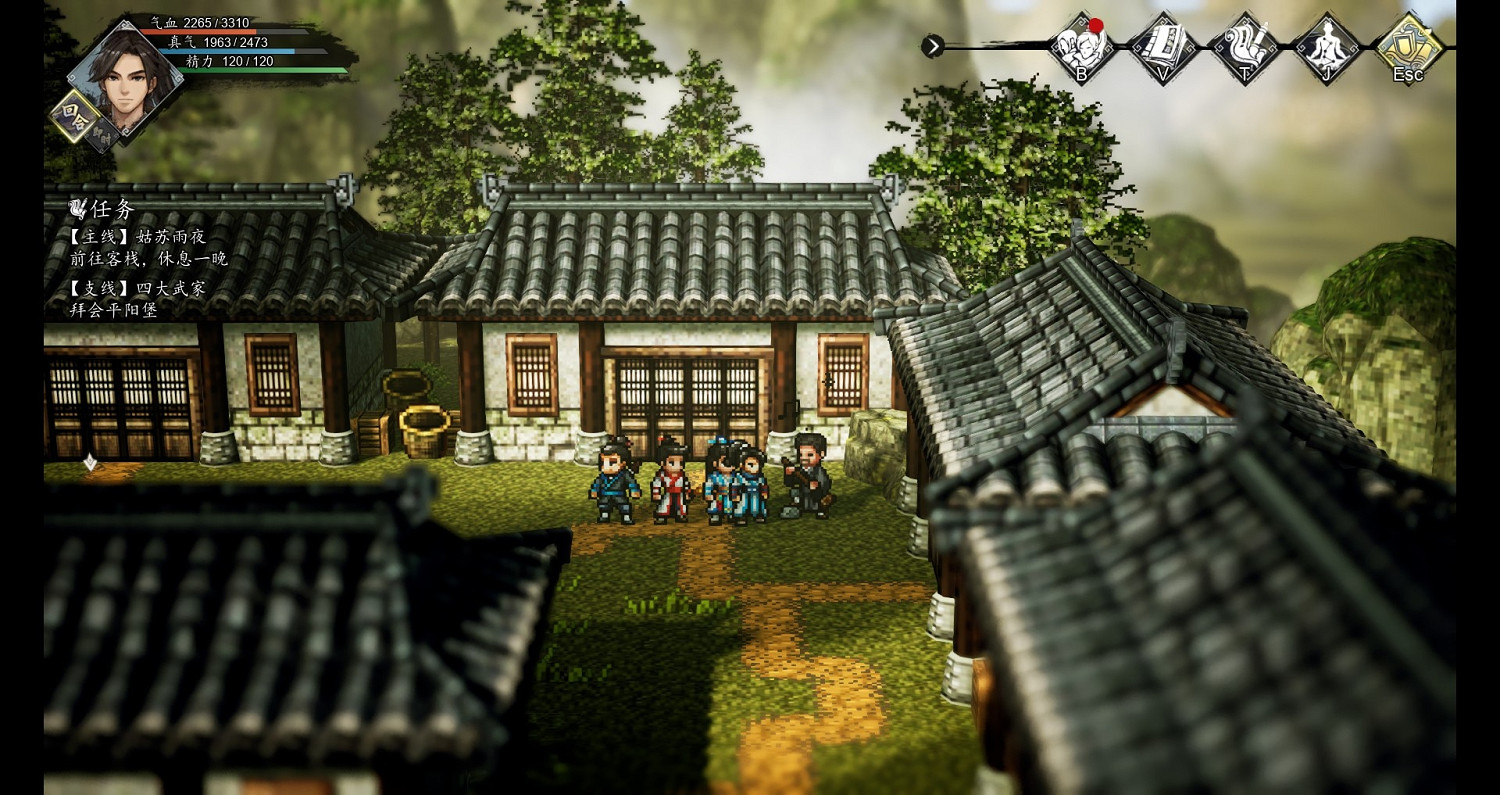Open the system menu via the Esc icon
The width and height of the screenshot is (1500, 795).
(1407, 47)
